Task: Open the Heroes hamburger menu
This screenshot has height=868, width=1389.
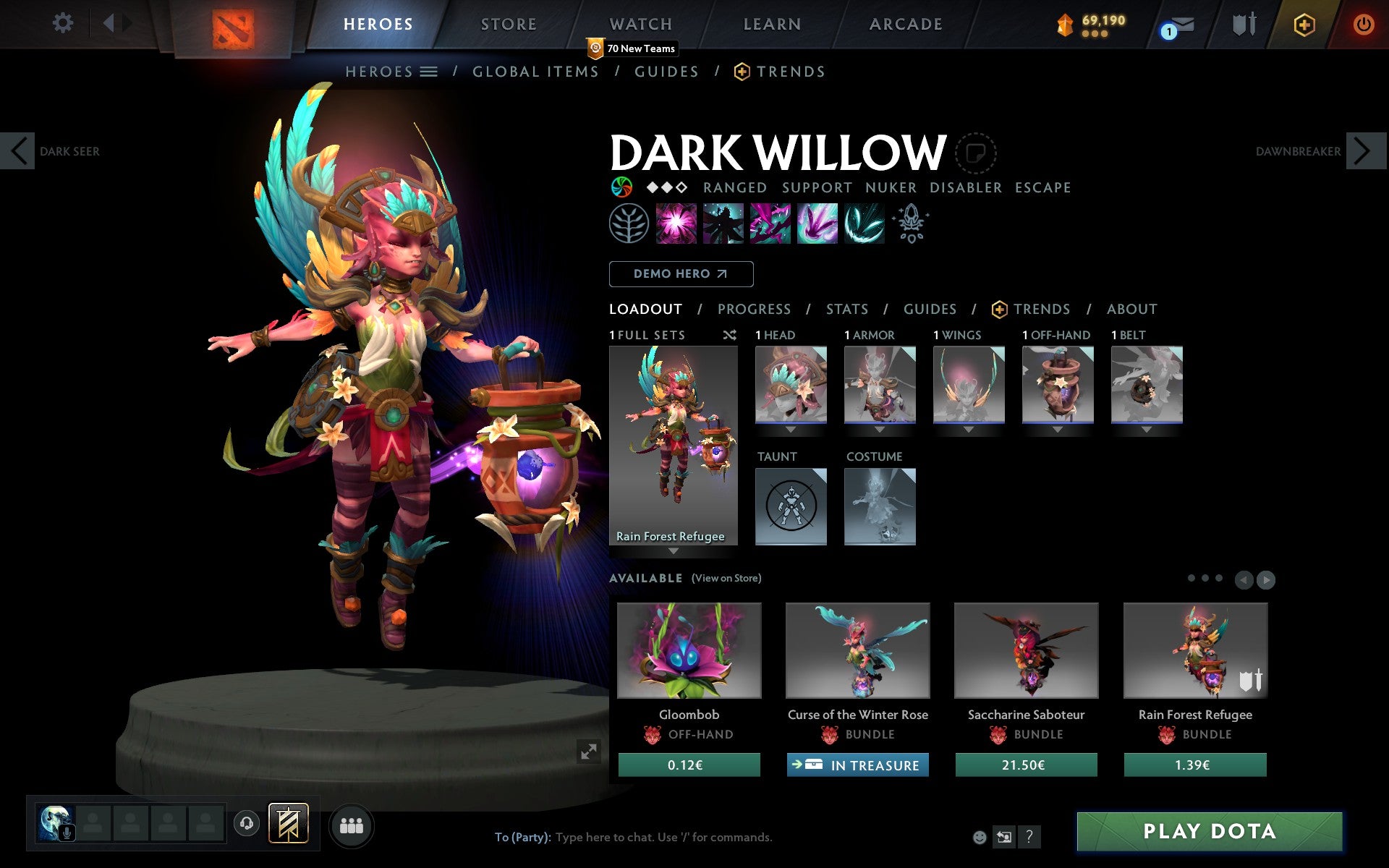Action: [428, 72]
